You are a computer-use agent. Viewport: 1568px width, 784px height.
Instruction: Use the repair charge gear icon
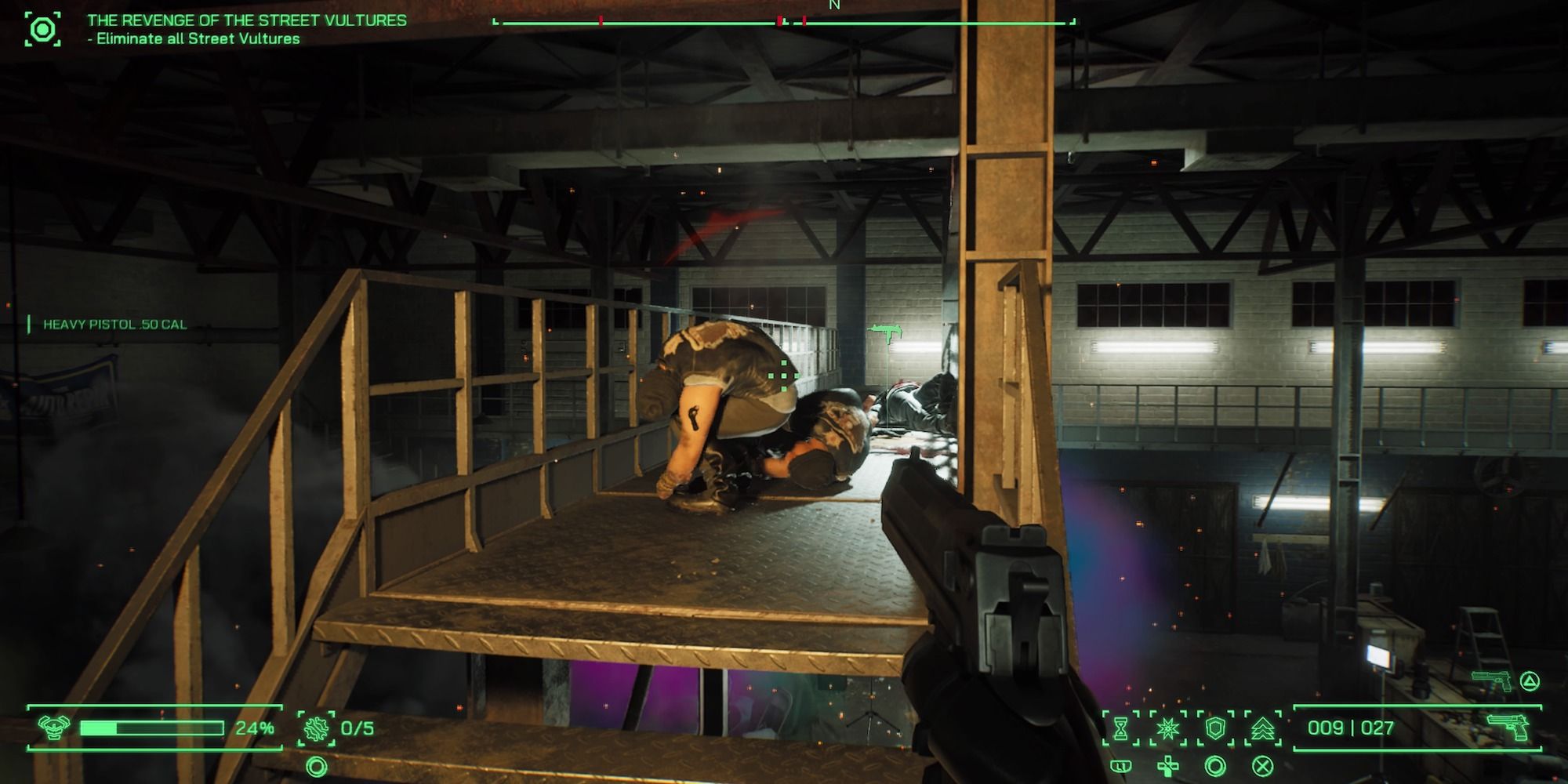point(317,728)
